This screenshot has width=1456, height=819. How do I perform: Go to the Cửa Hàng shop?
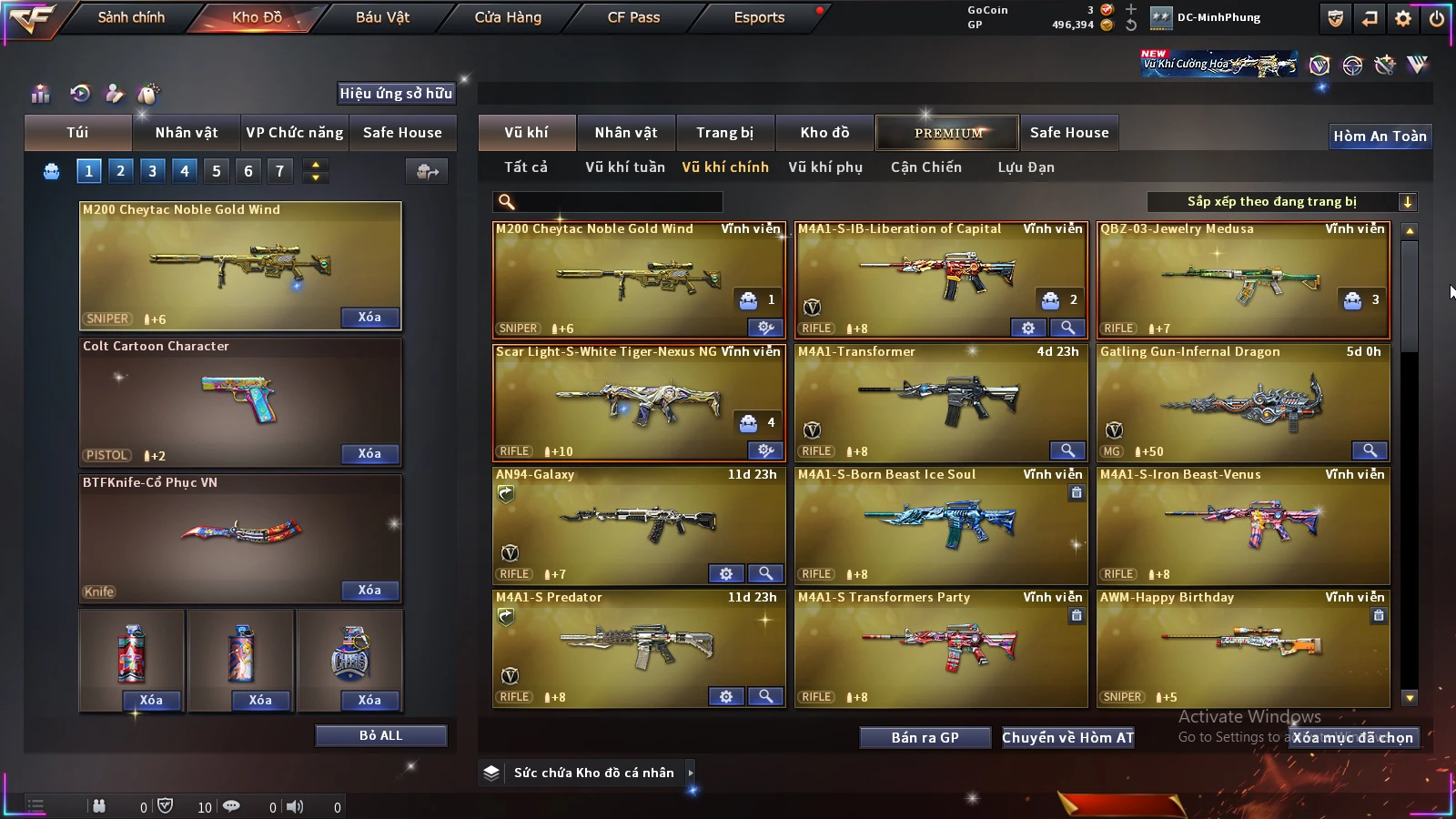tap(508, 17)
